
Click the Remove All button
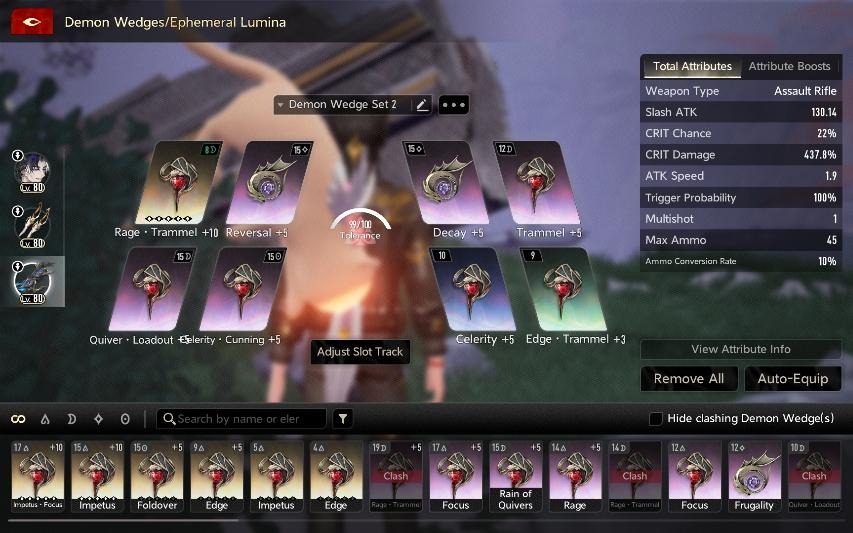tap(689, 379)
